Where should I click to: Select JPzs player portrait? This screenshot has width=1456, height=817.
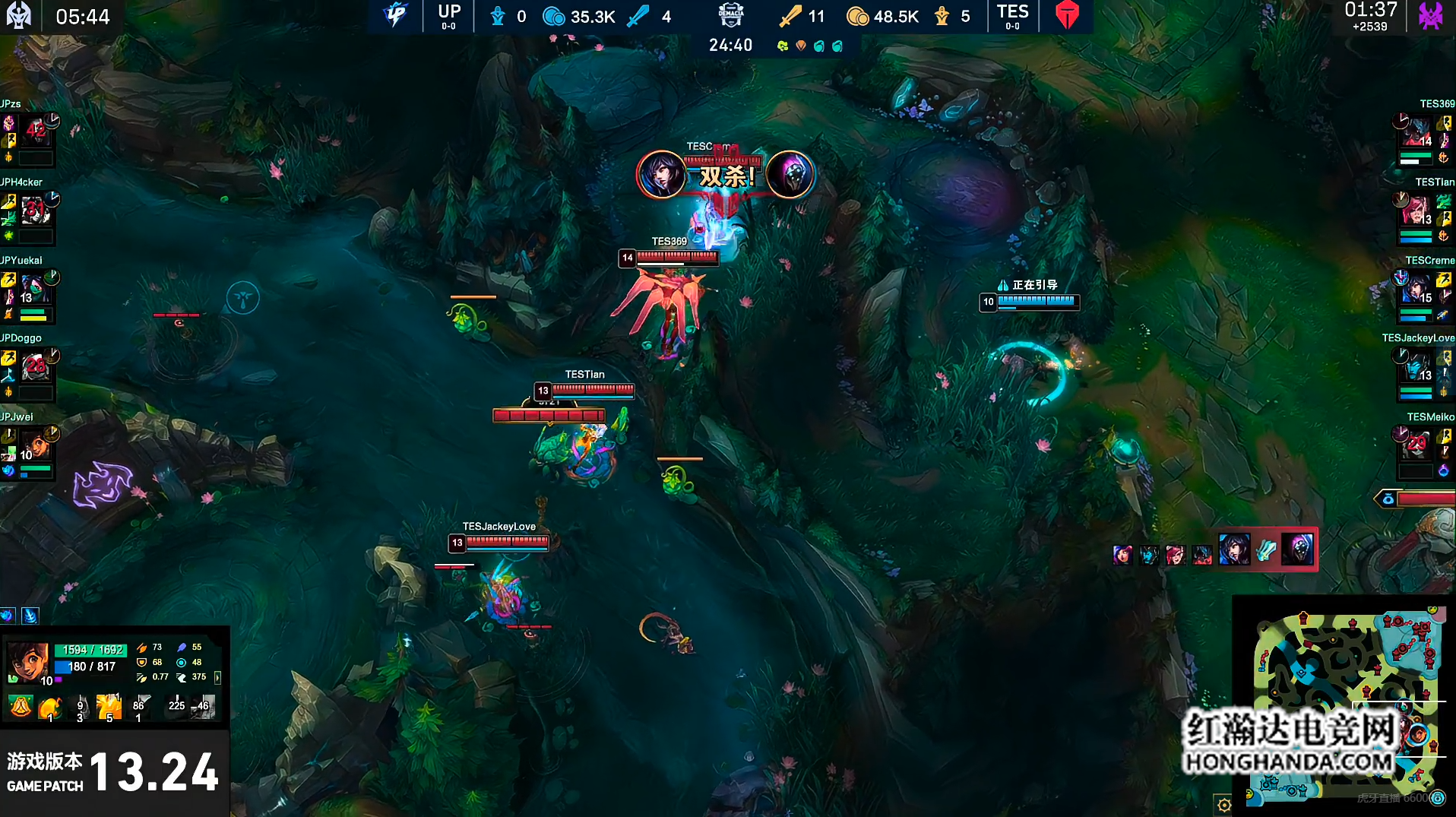[36, 131]
